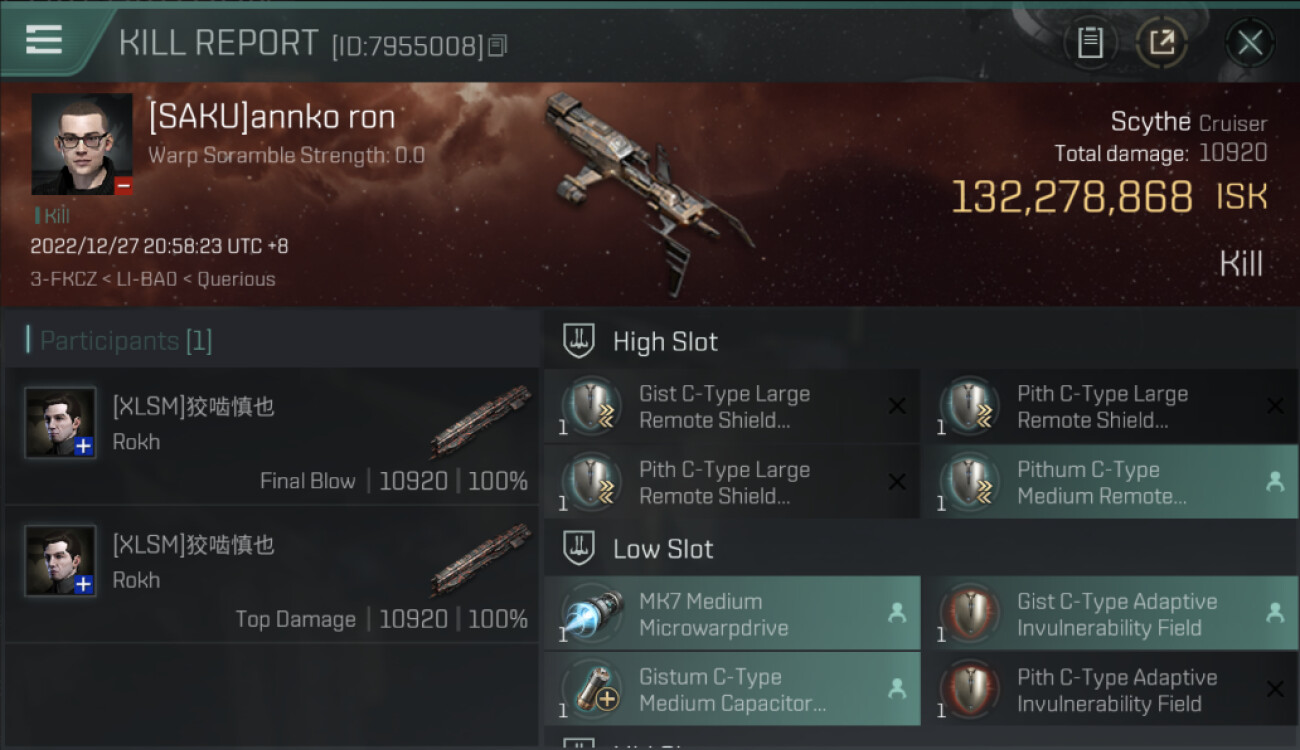Close the kill report window
Image resolution: width=1300 pixels, height=750 pixels.
coord(1249,42)
